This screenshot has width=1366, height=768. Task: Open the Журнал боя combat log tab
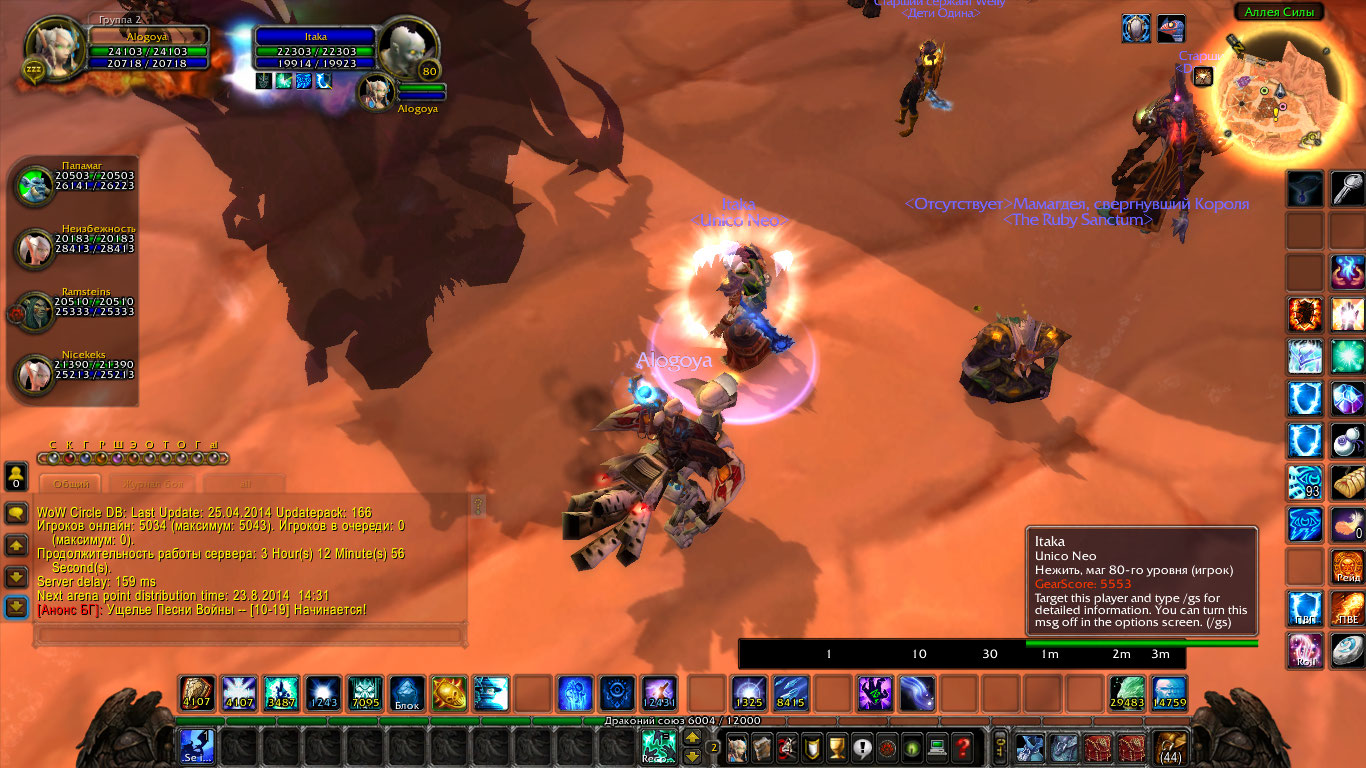point(154,483)
